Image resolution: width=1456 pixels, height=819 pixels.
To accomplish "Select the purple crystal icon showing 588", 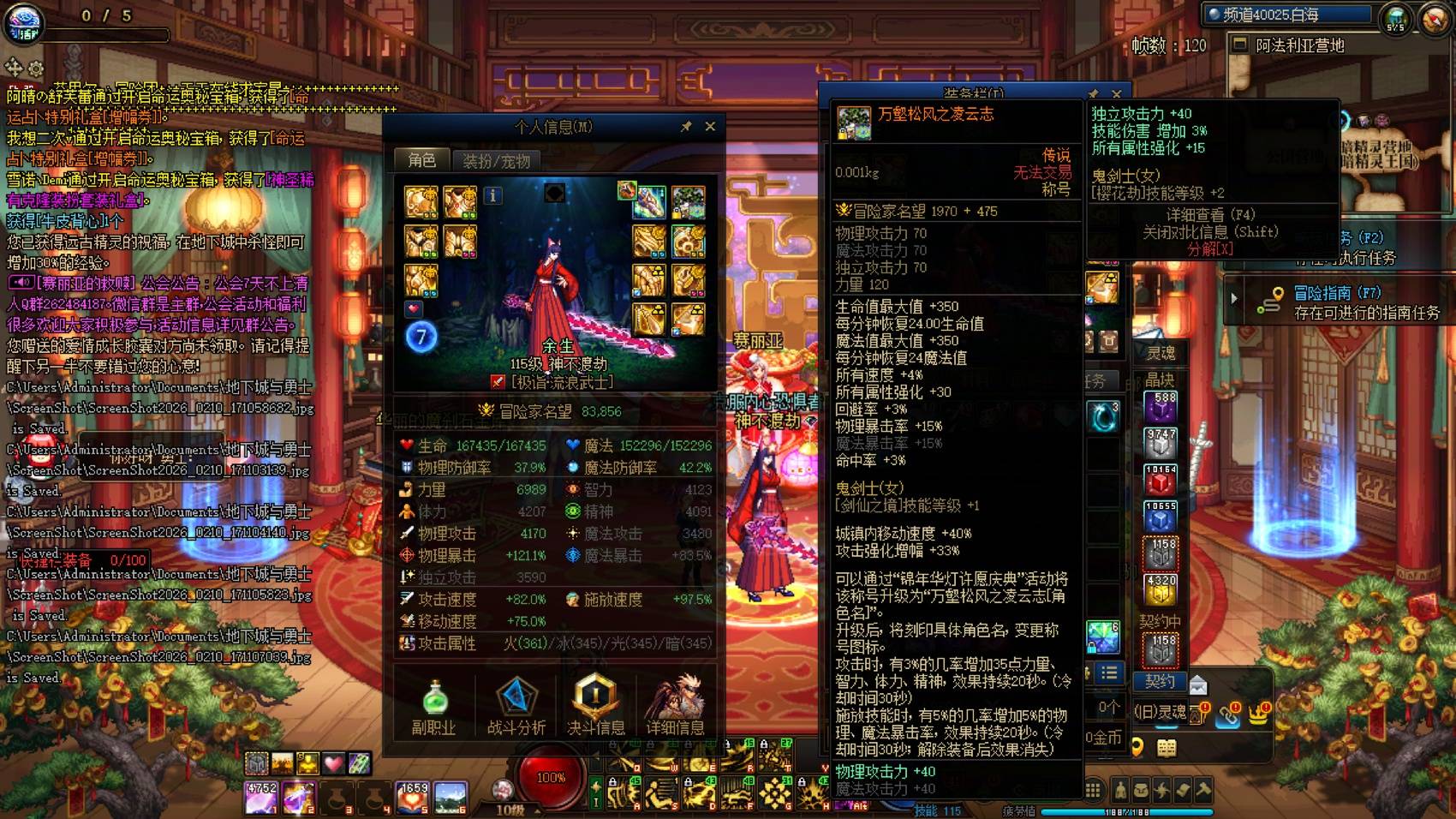I will pyautogui.click(x=1159, y=408).
